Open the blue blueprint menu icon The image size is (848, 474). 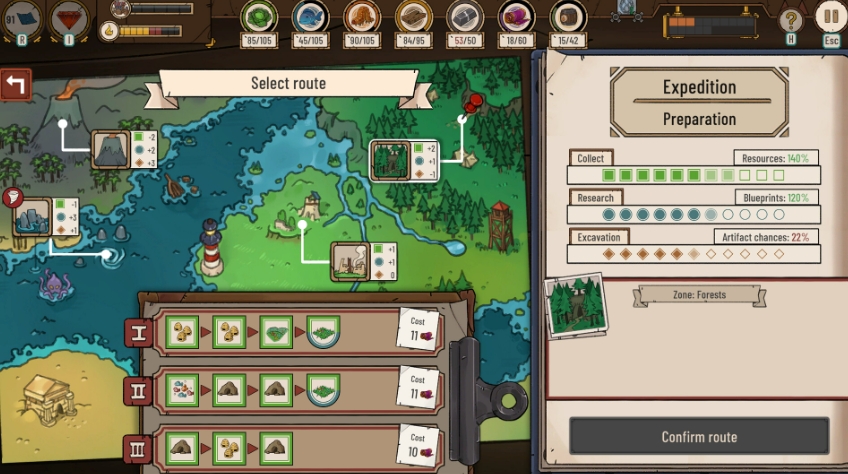(22, 18)
